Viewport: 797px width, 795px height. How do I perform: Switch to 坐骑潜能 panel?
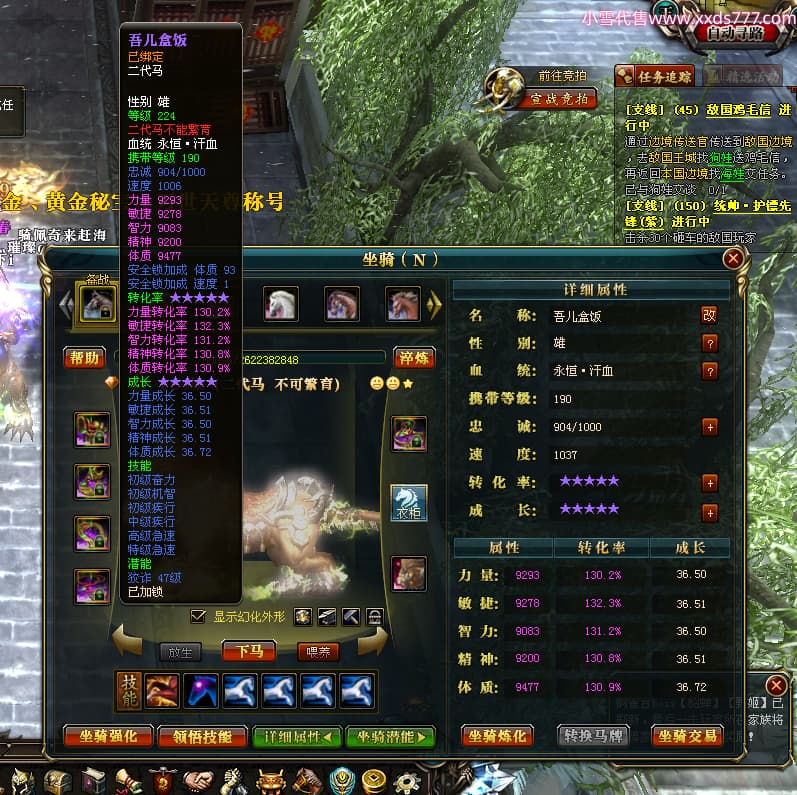pos(390,737)
